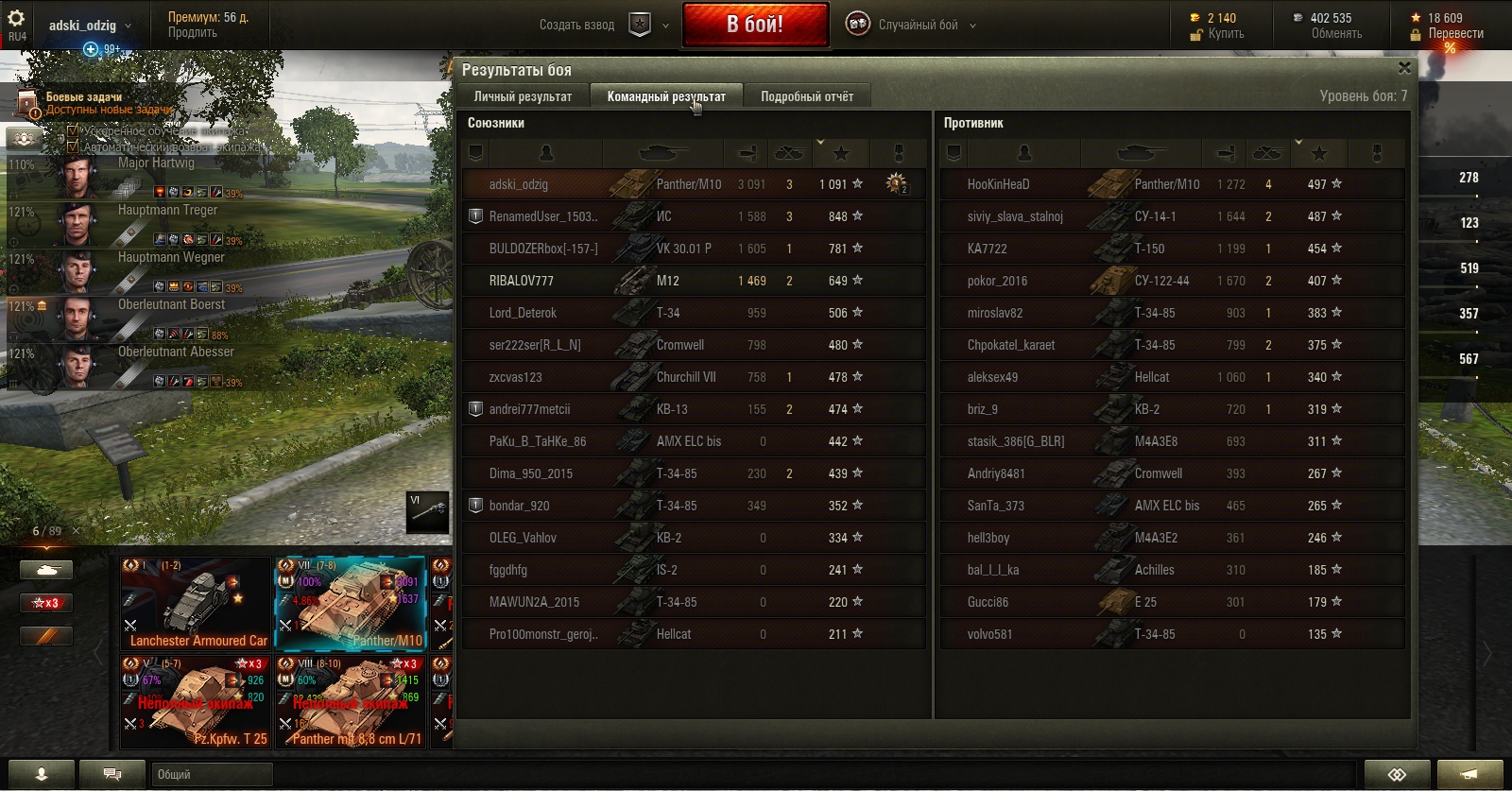Extend premium via Продлить link
Image resolution: width=1512 pixels, height=791 pixels.
coord(193,33)
